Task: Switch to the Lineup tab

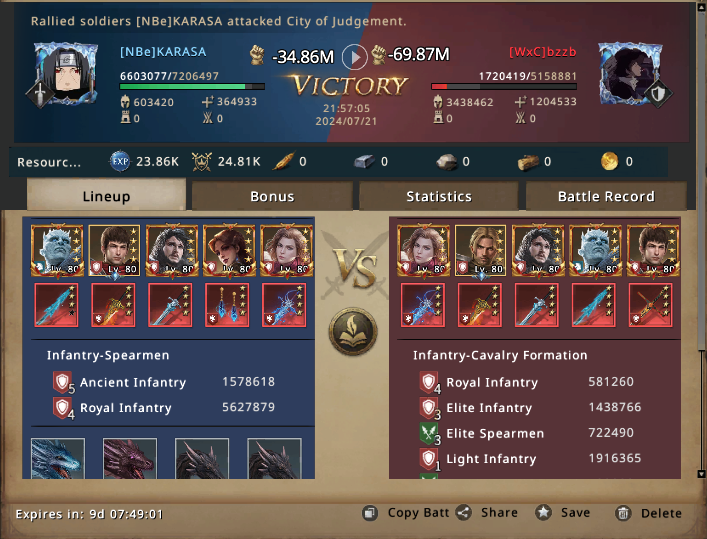Action: tap(106, 196)
